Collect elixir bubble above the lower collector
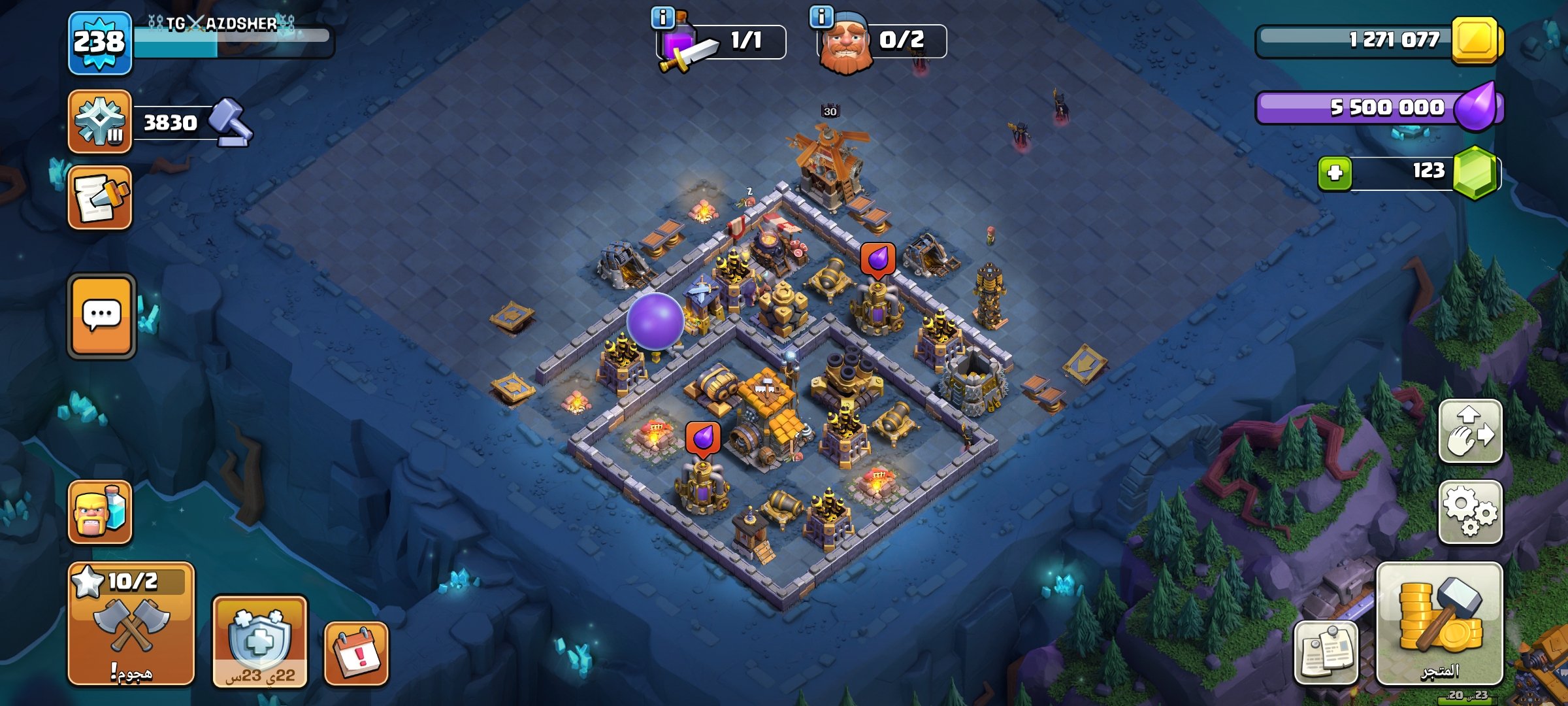The width and height of the screenshot is (1568, 706). pos(703,437)
